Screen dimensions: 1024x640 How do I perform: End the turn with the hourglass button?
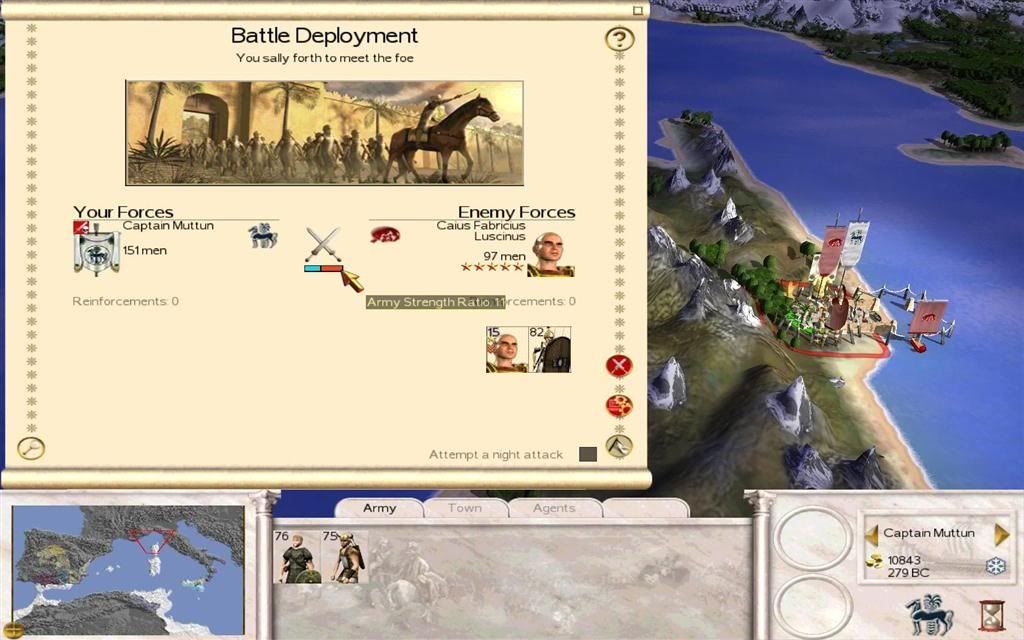tap(992, 612)
